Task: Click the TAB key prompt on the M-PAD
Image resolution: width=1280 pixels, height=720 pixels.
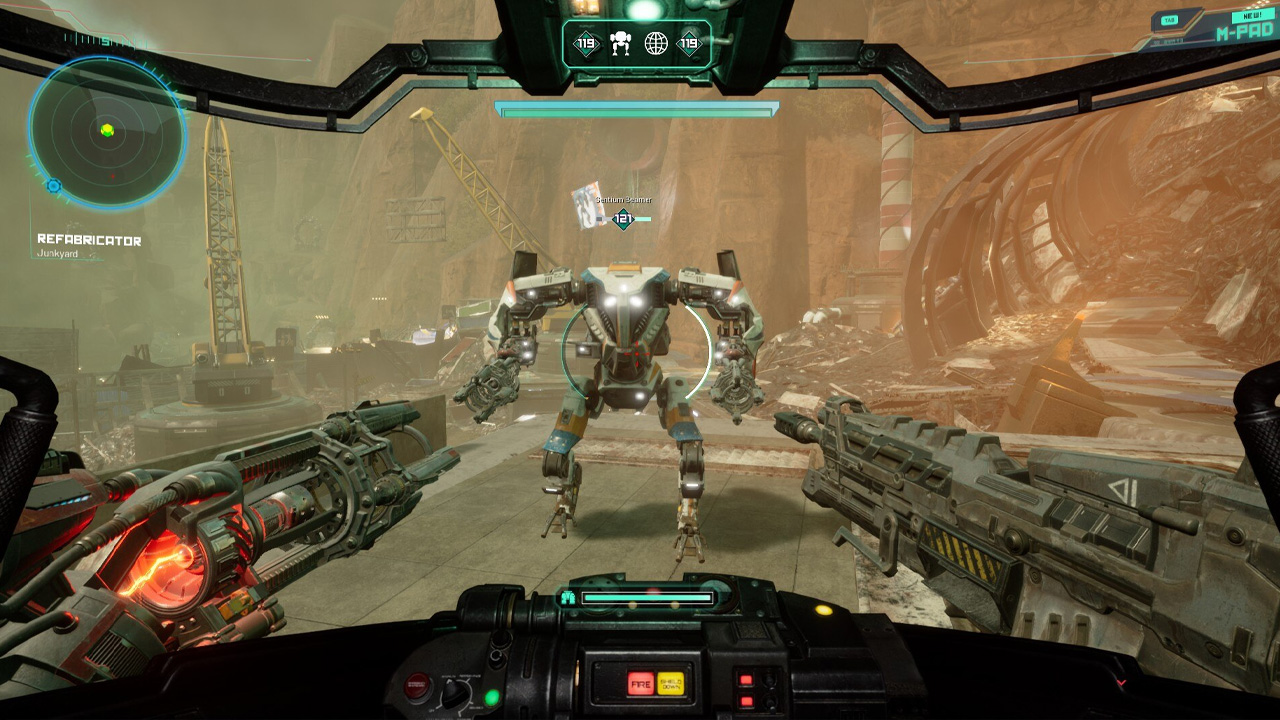Action: (x=1169, y=20)
